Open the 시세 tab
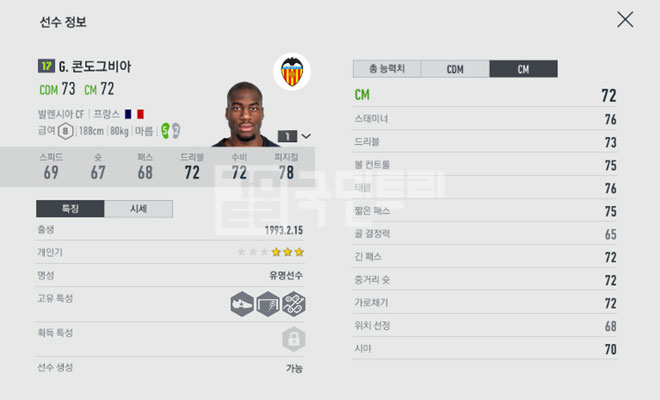The height and width of the screenshot is (400, 660). tap(138, 209)
